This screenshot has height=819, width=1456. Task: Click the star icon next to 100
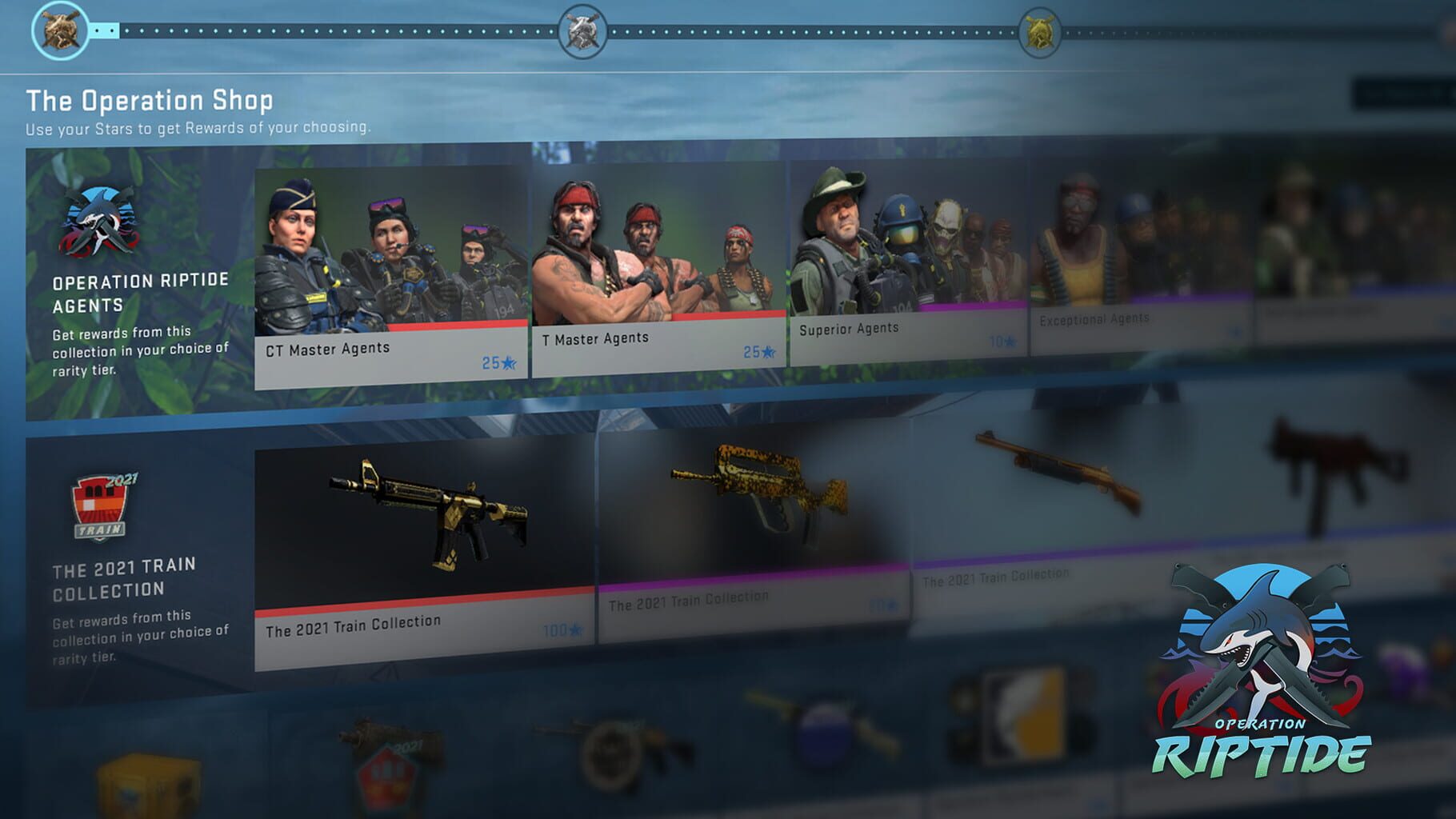coord(574,633)
